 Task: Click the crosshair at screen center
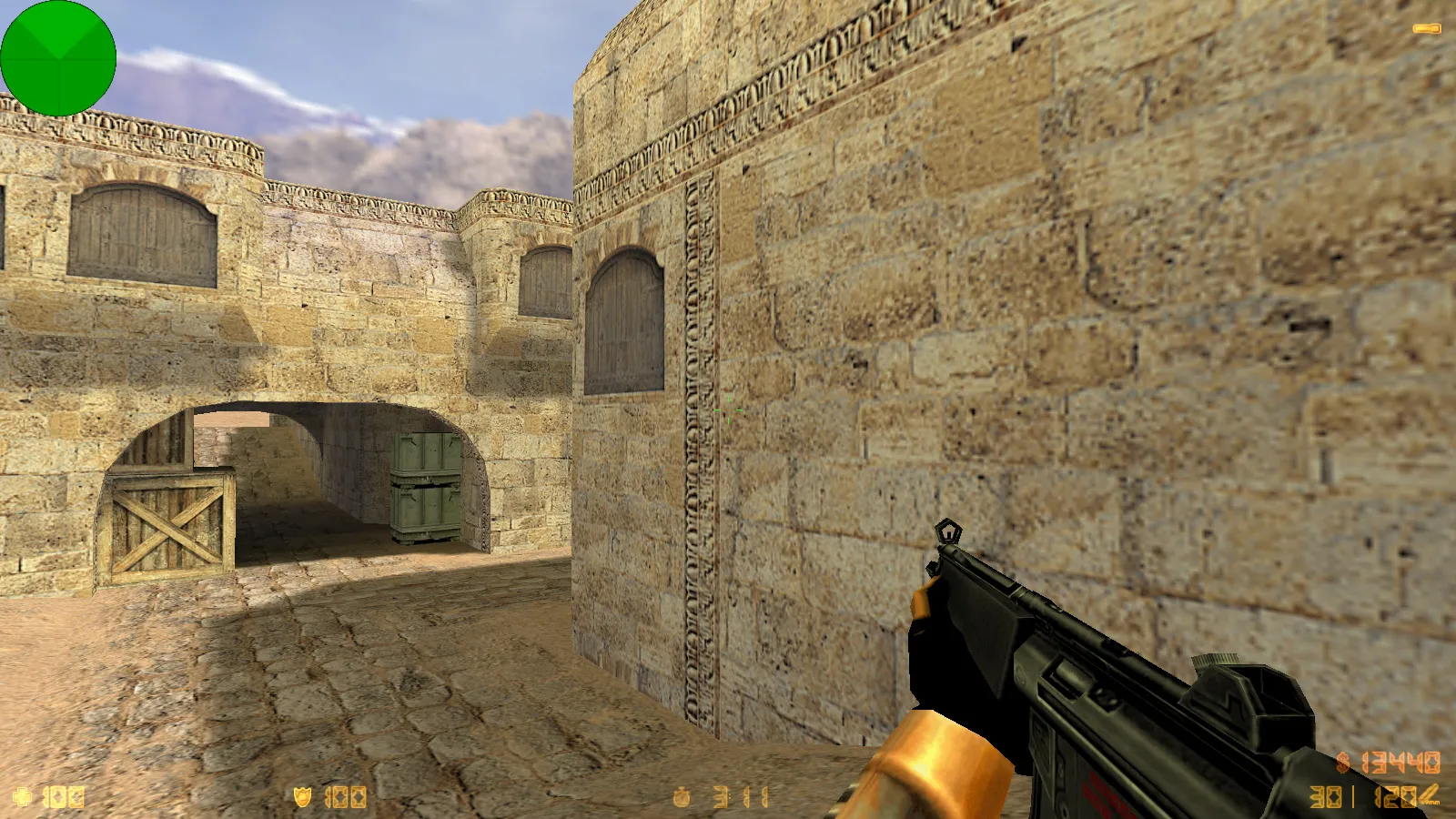point(728,411)
